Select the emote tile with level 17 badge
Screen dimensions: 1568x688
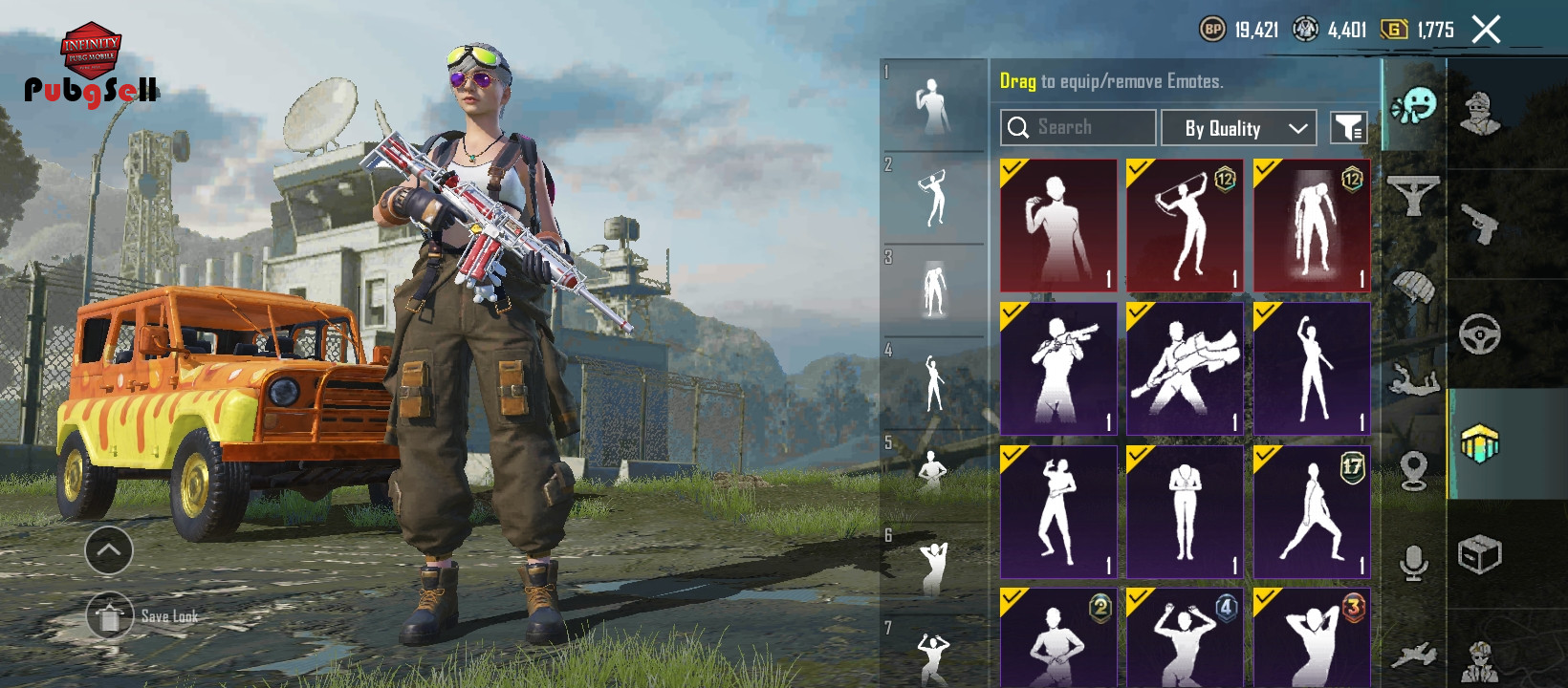point(1312,512)
